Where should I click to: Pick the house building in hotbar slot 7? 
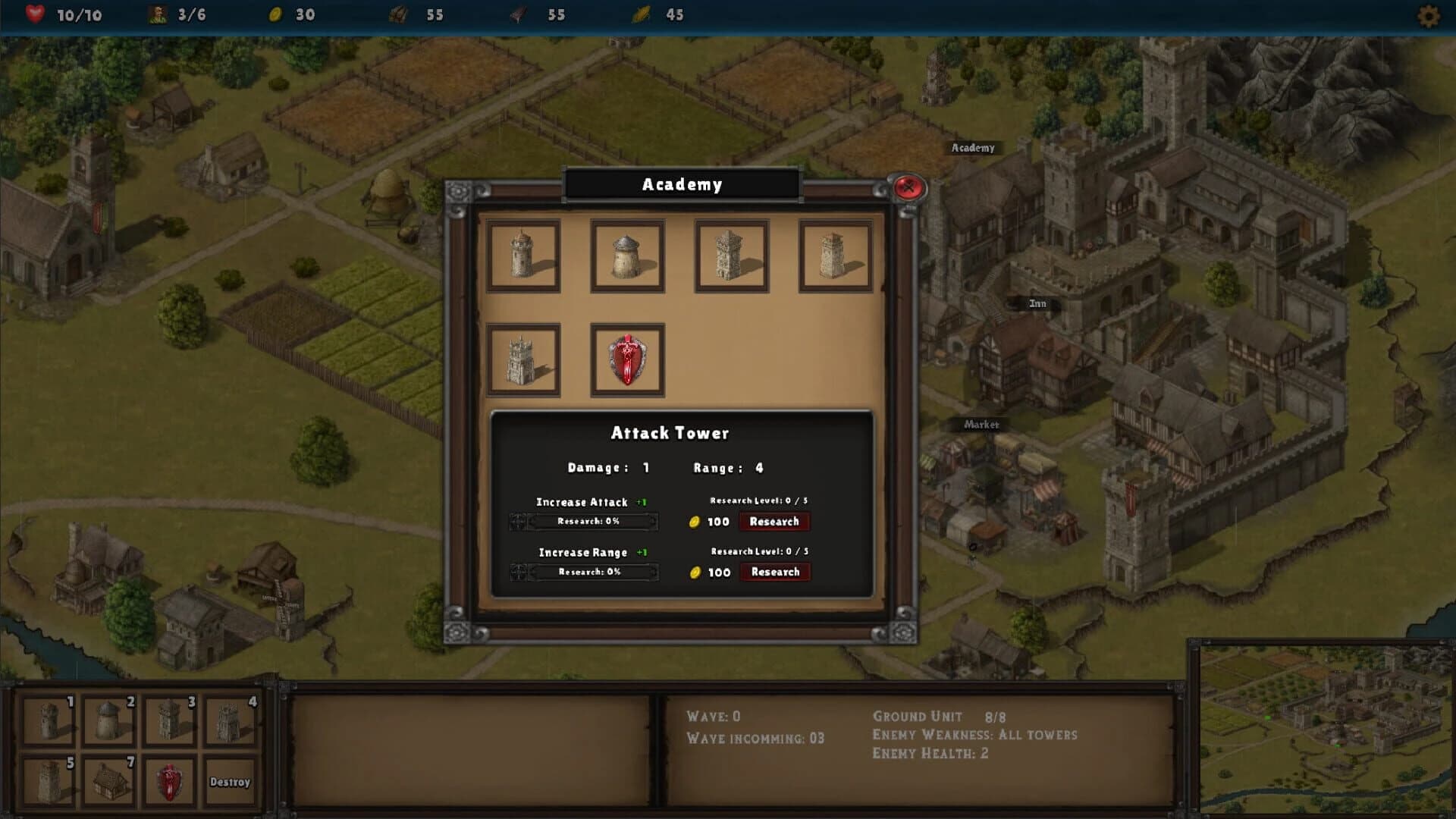(108, 780)
